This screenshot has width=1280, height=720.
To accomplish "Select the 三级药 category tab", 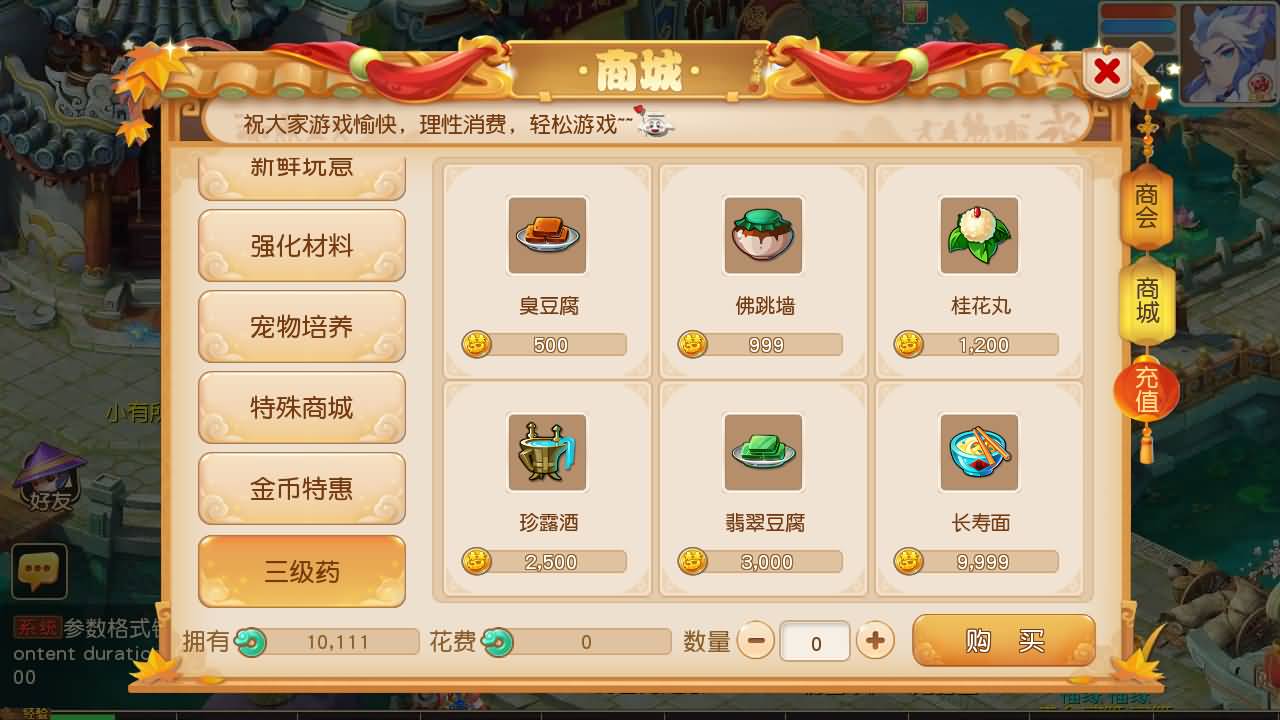I will click(301, 570).
